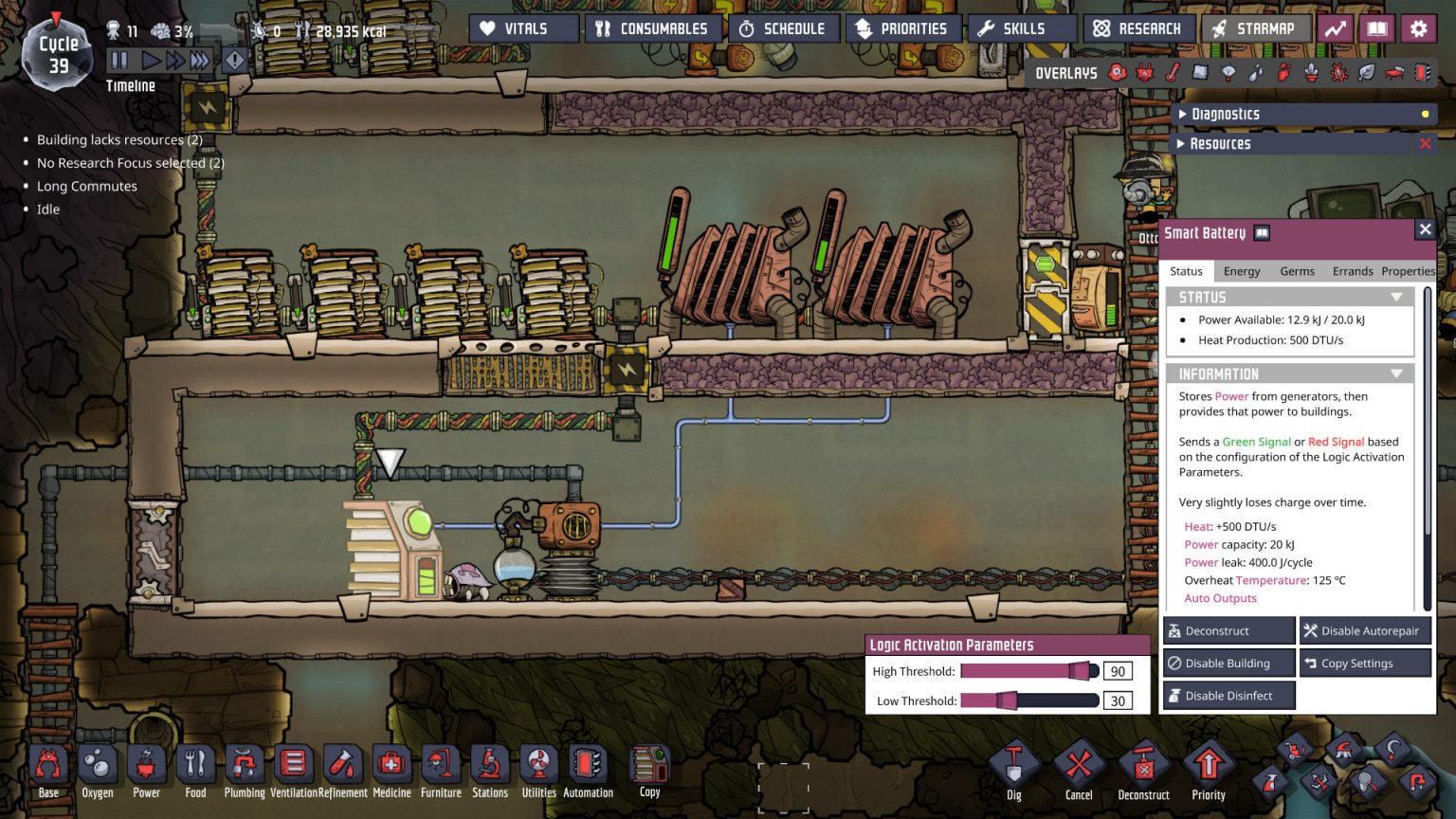This screenshot has height=819, width=1456.
Task: Open the RESEARCH screen
Action: [1137, 27]
